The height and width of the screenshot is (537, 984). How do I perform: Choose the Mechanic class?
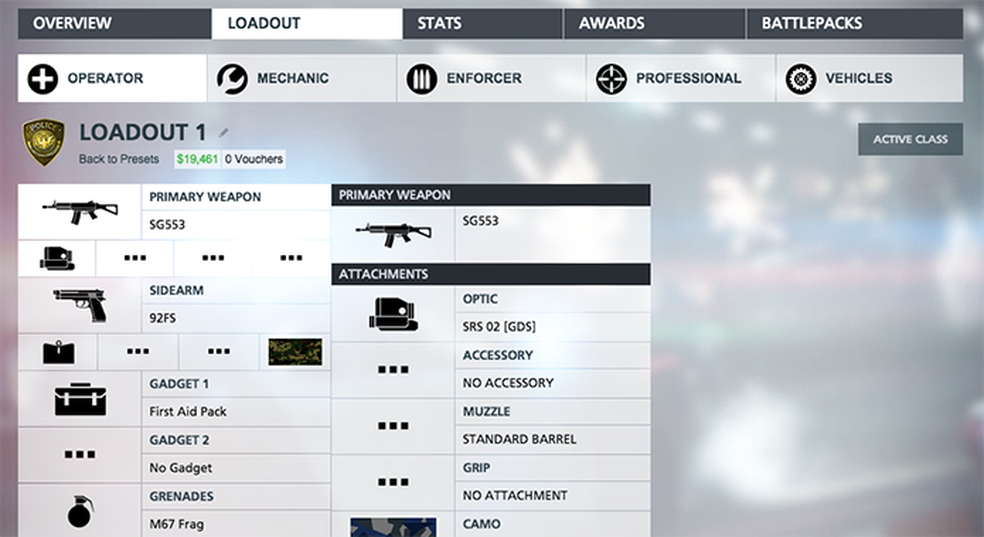[x=301, y=78]
